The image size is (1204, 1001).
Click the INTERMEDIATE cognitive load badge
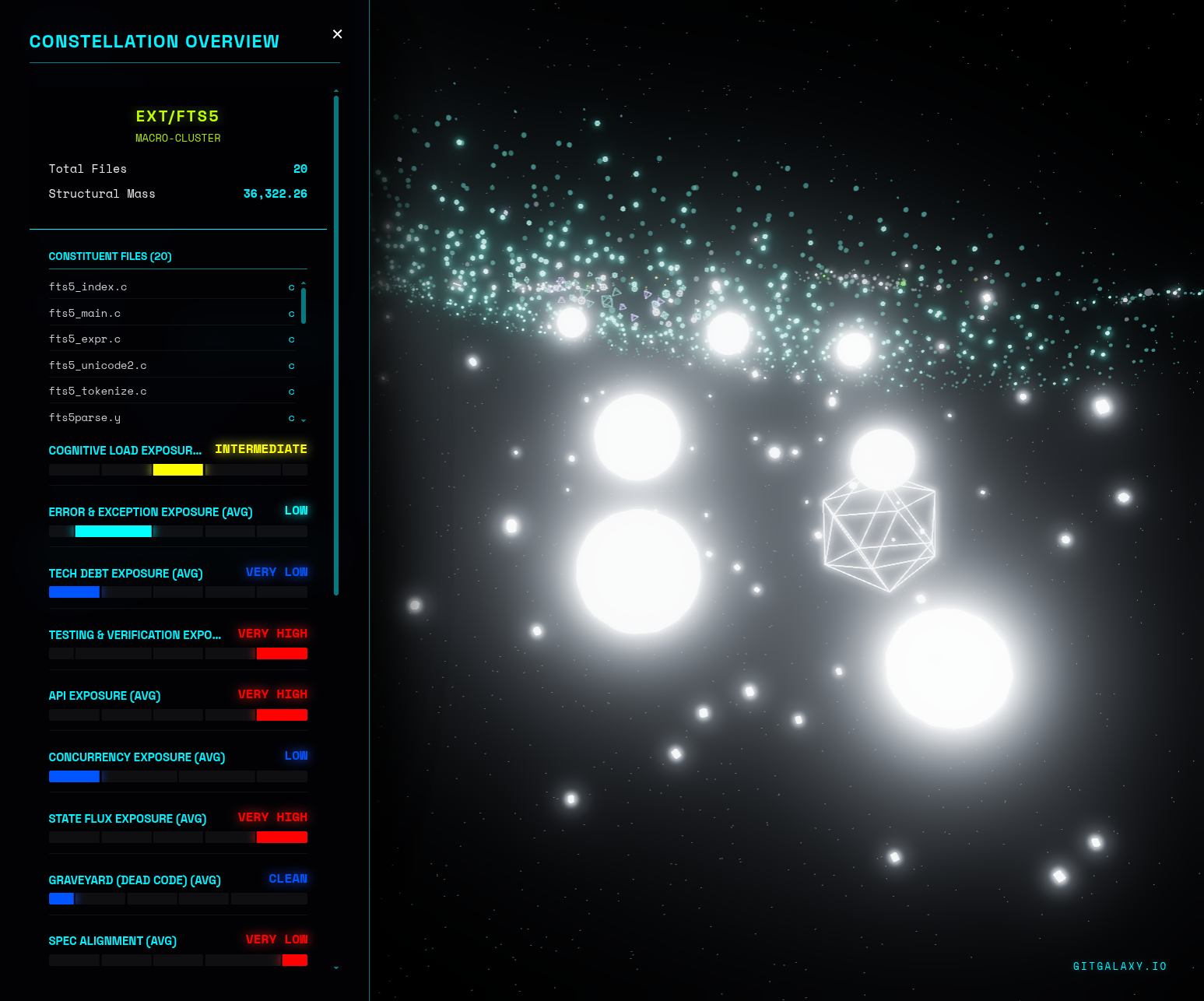(x=261, y=449)
